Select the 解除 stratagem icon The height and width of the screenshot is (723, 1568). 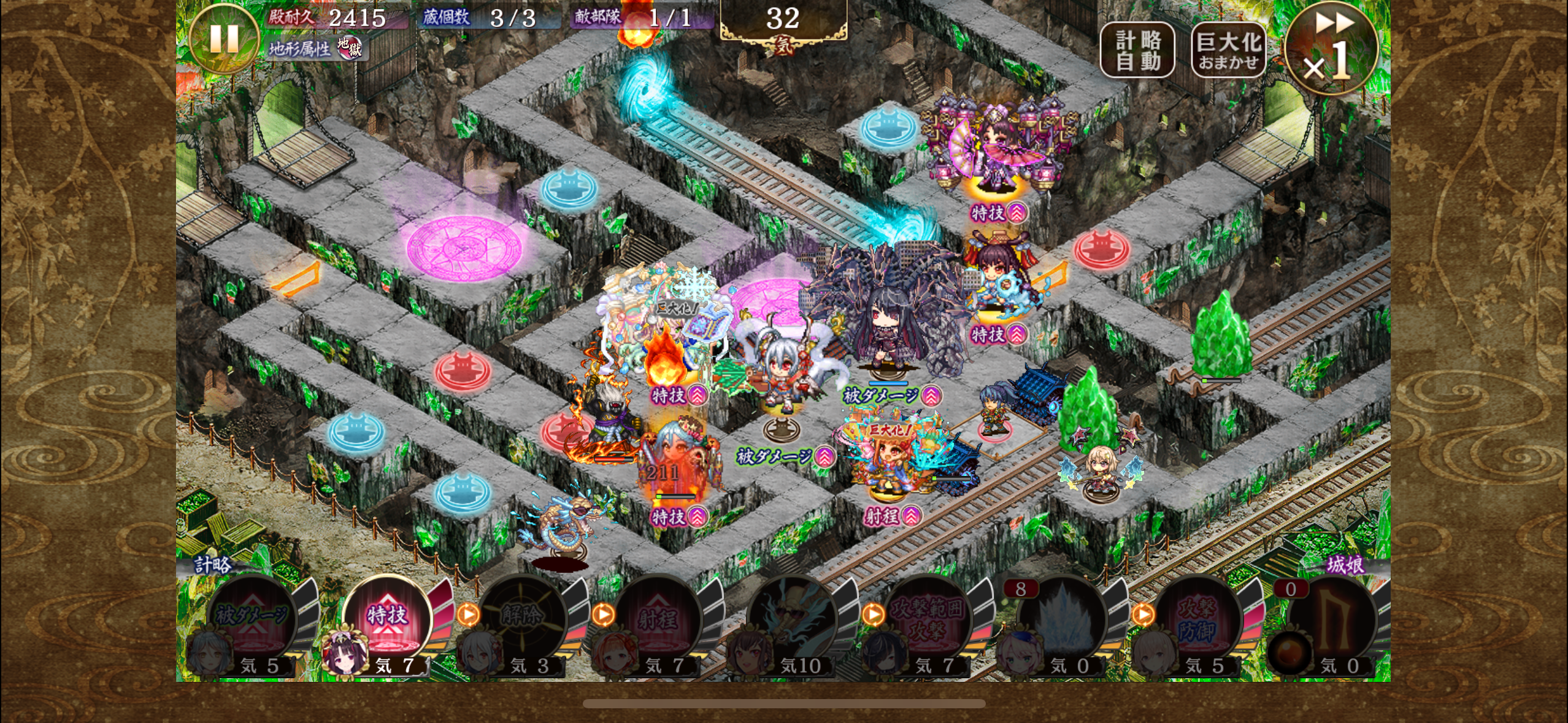pyautogui.click(x=522, y=619)
